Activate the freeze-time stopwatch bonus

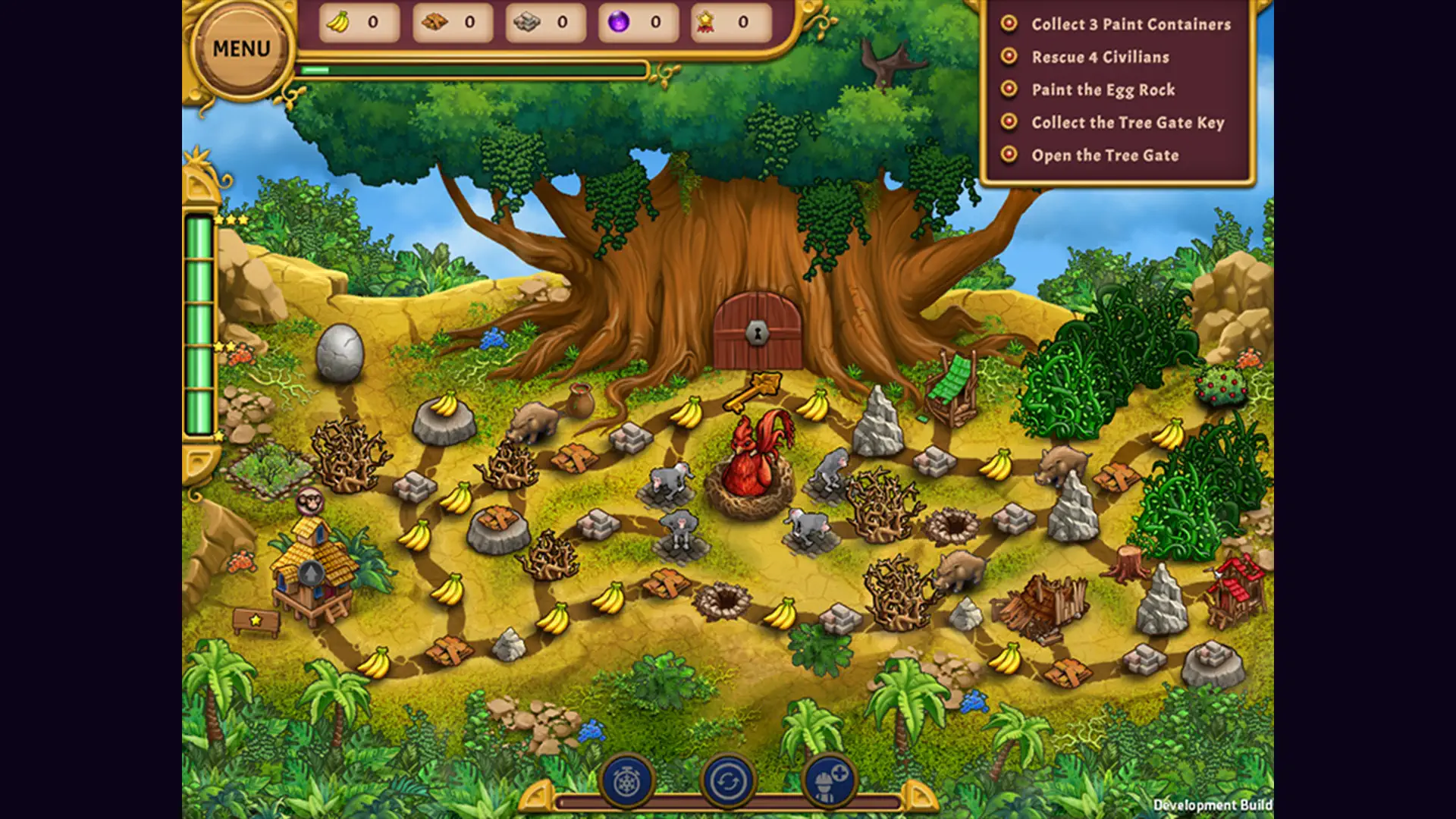(x=627, y=780)
